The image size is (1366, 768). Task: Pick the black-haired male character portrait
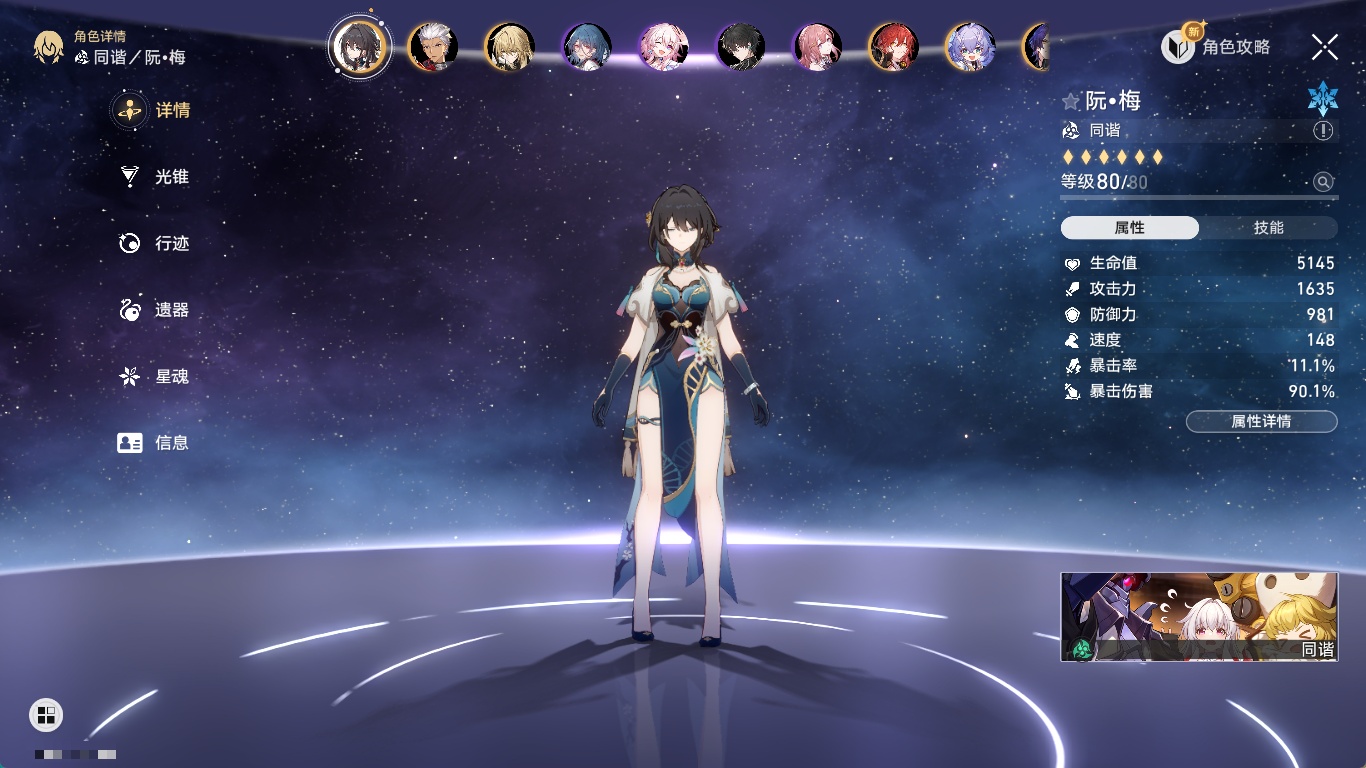coord(741,47)
